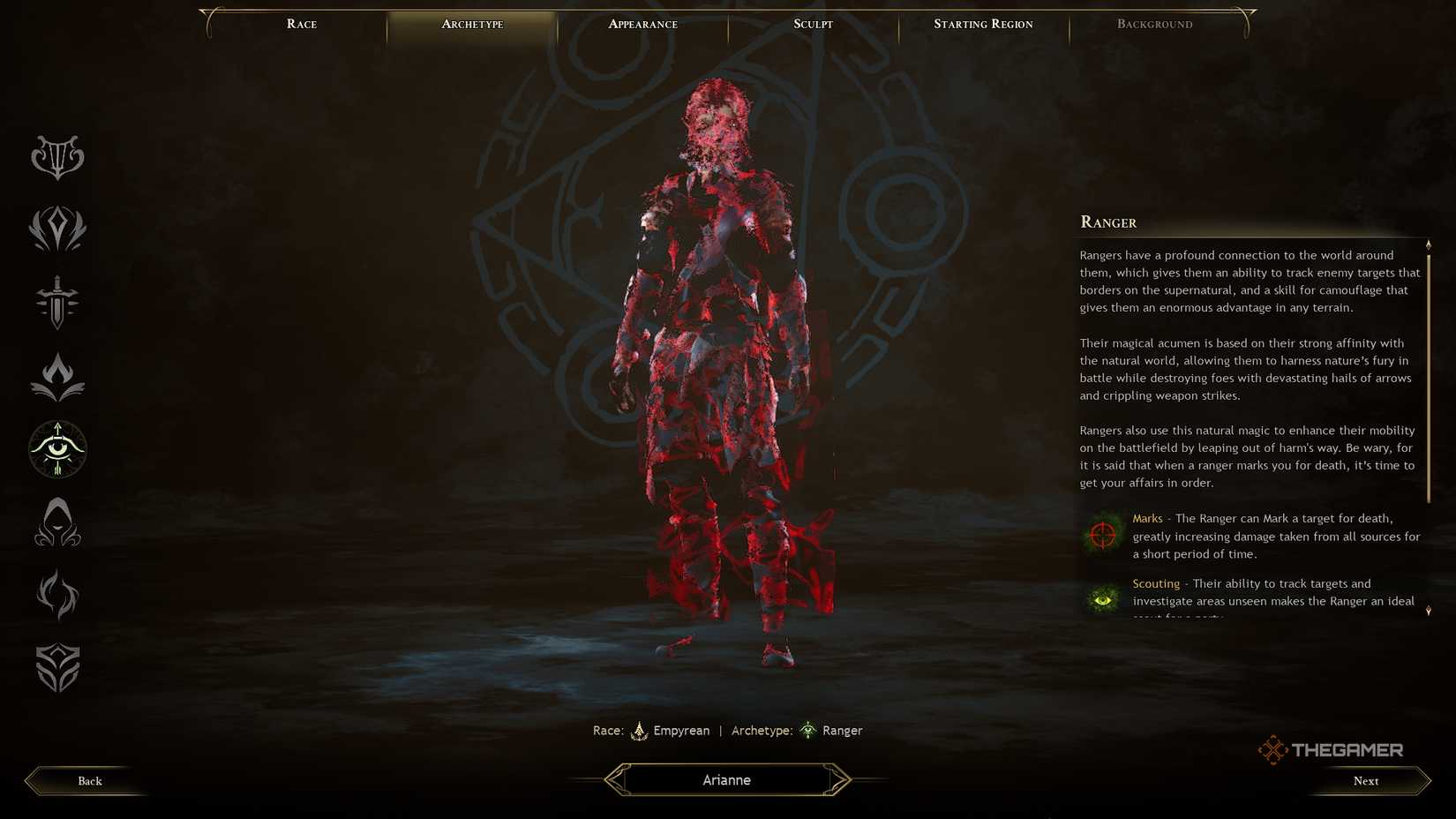Select the crystal archetype icon in the sidebar

[56, 229]
